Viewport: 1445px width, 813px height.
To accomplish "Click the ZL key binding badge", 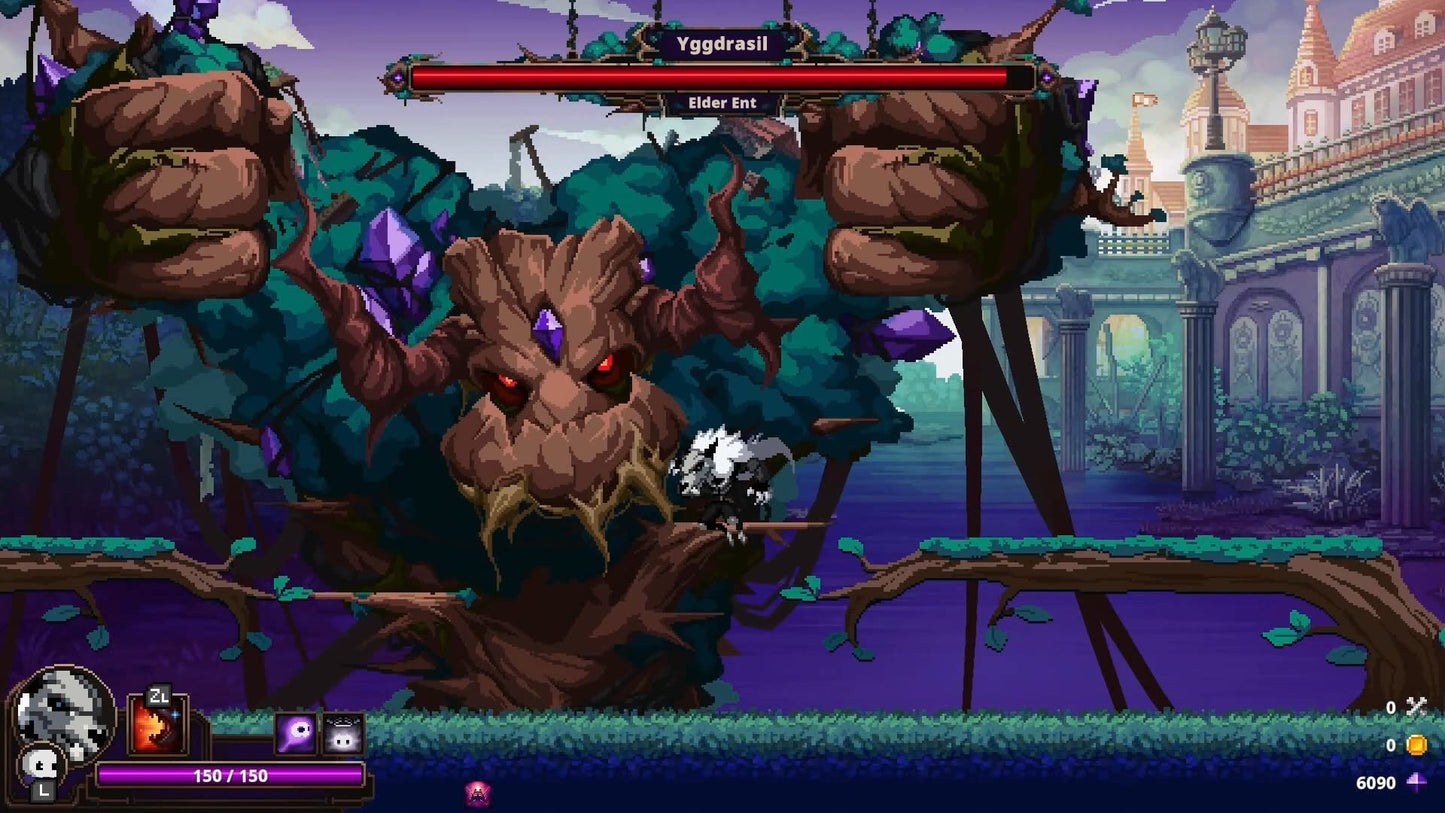I will 160,694.
